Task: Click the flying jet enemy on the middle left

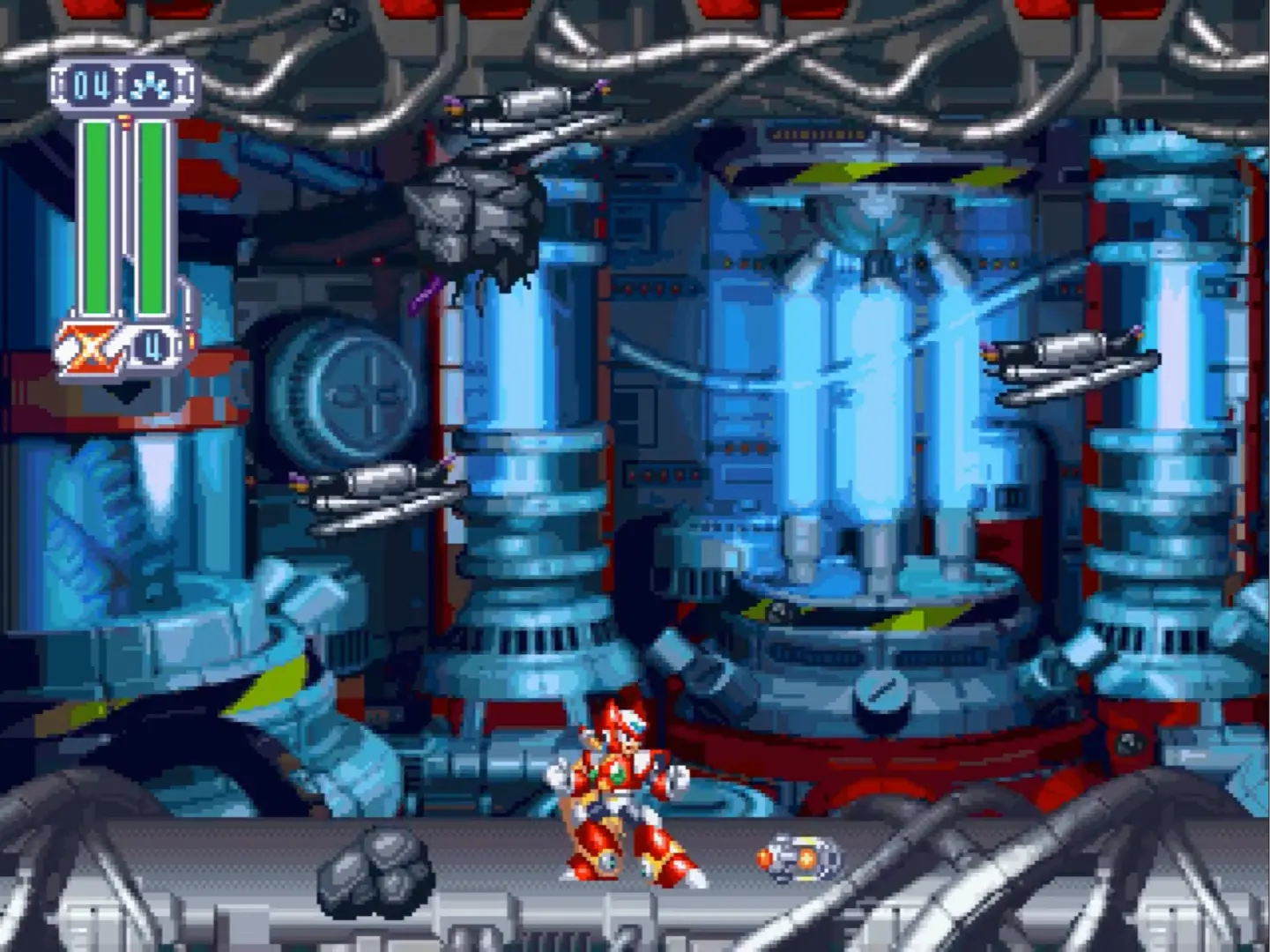Action: (x=370, y=489)
